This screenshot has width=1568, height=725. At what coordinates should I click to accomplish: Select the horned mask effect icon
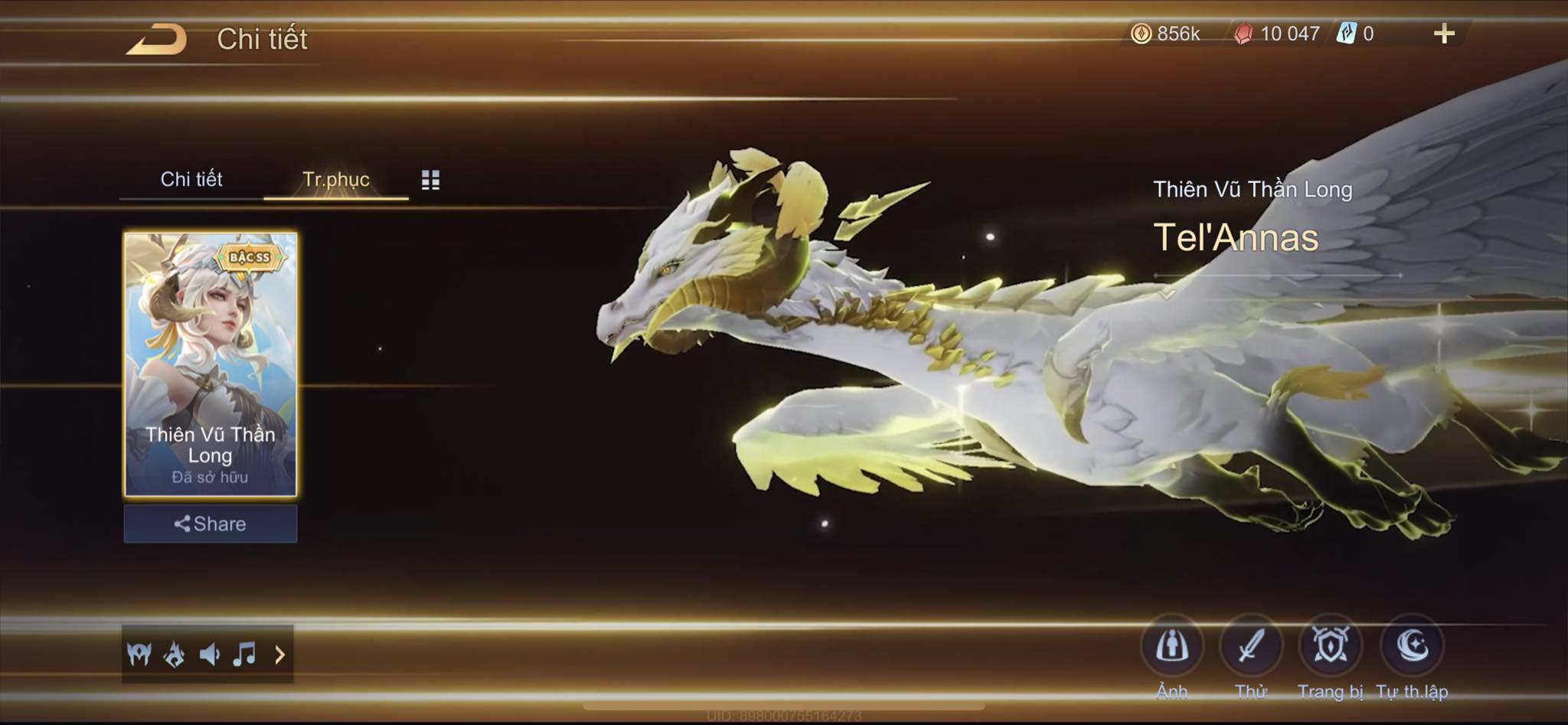coord(139,655)
